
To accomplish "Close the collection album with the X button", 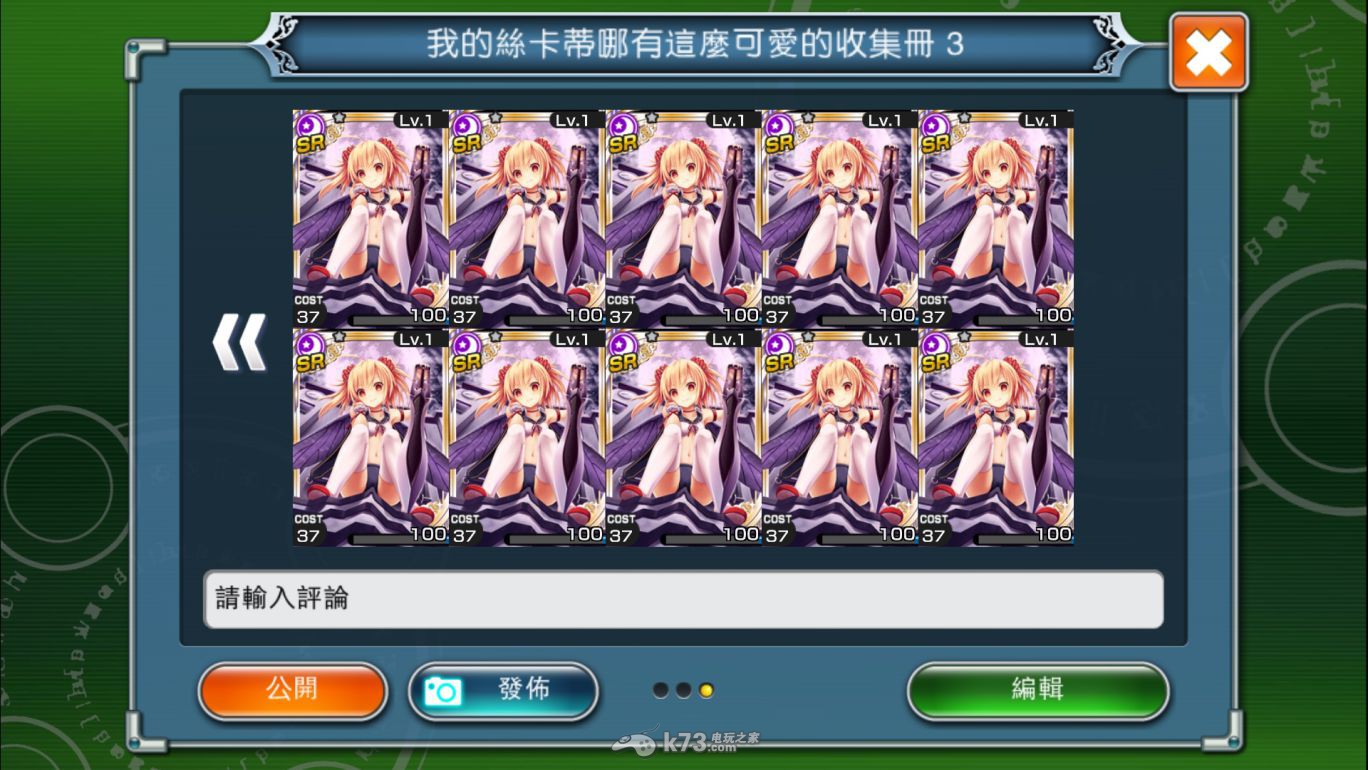I will point(1208,50).
